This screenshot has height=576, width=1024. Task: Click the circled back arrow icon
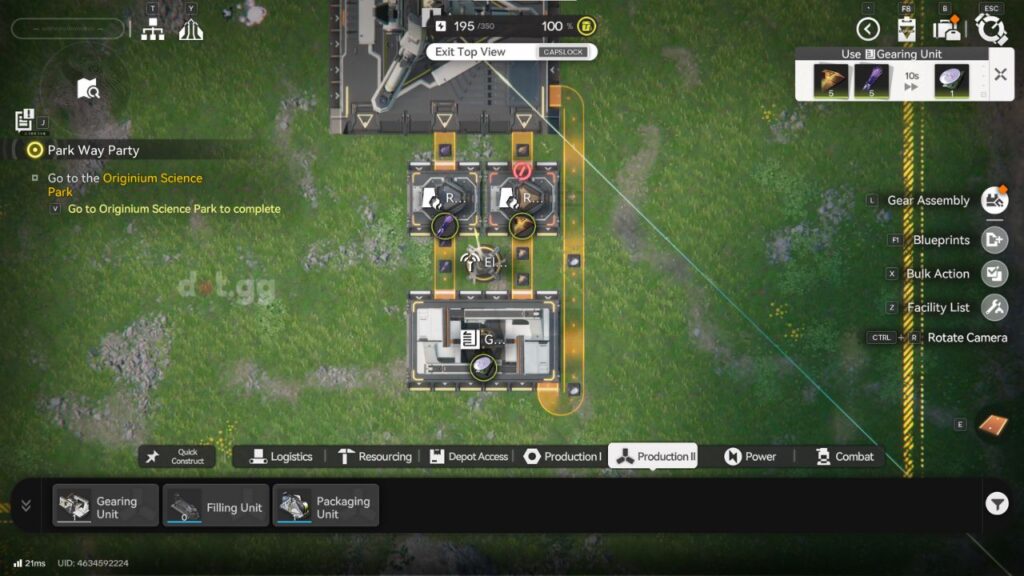(x=868, y=29)
